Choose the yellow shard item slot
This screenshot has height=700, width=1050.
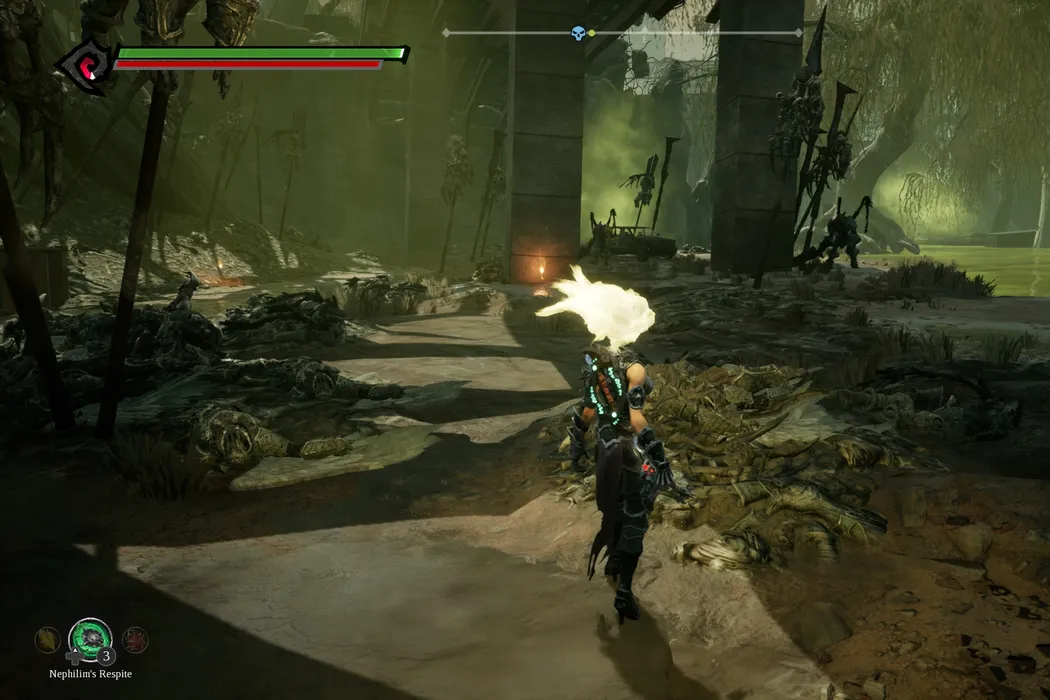46,640
